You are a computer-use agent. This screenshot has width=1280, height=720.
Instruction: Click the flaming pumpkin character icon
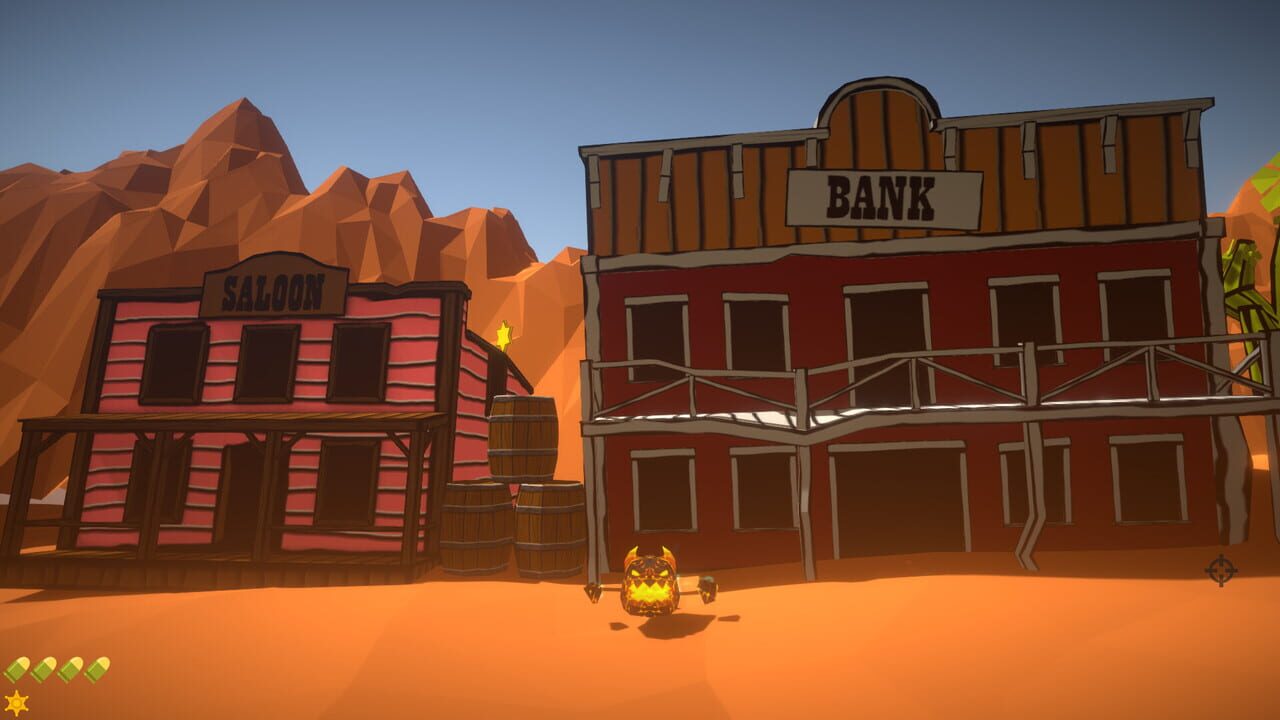[x=648, y=580]
